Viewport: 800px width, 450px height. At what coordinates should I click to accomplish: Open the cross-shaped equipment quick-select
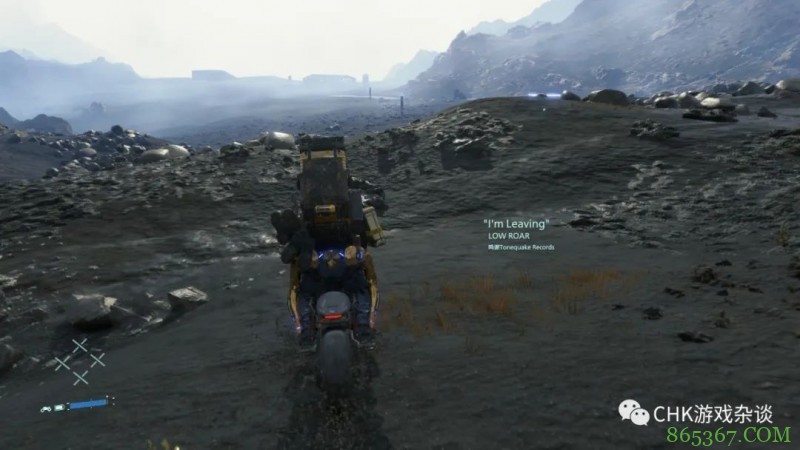[79, 362]
